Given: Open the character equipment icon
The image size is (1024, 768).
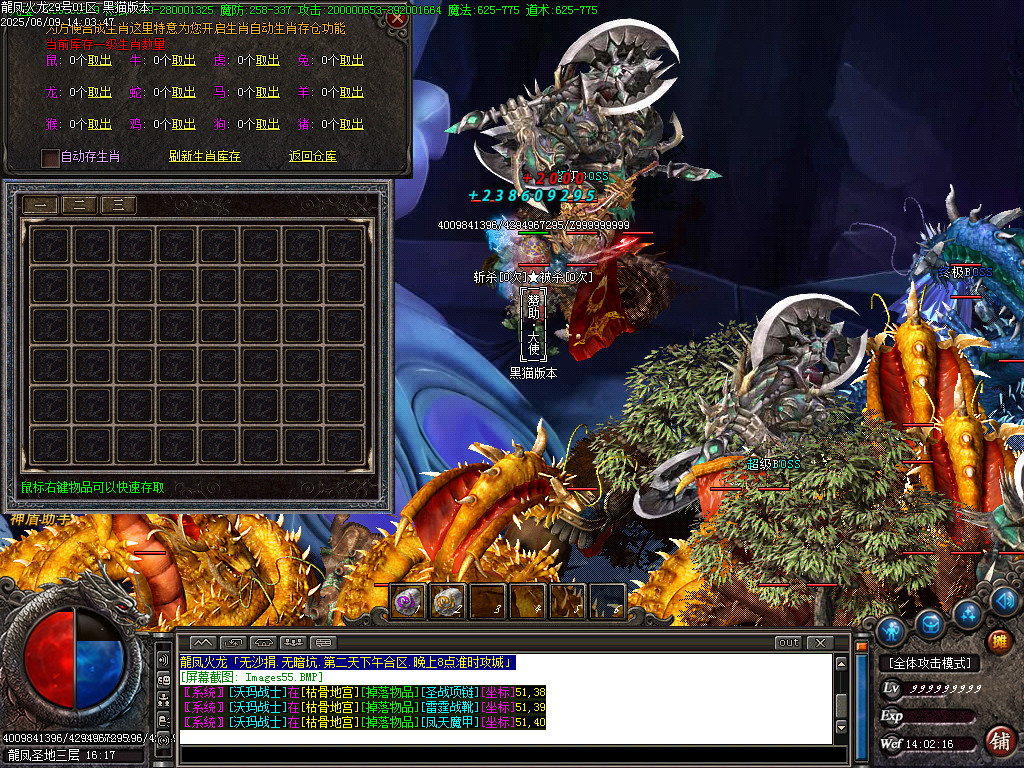Looking at the screenshot, I should pos(892,630).
